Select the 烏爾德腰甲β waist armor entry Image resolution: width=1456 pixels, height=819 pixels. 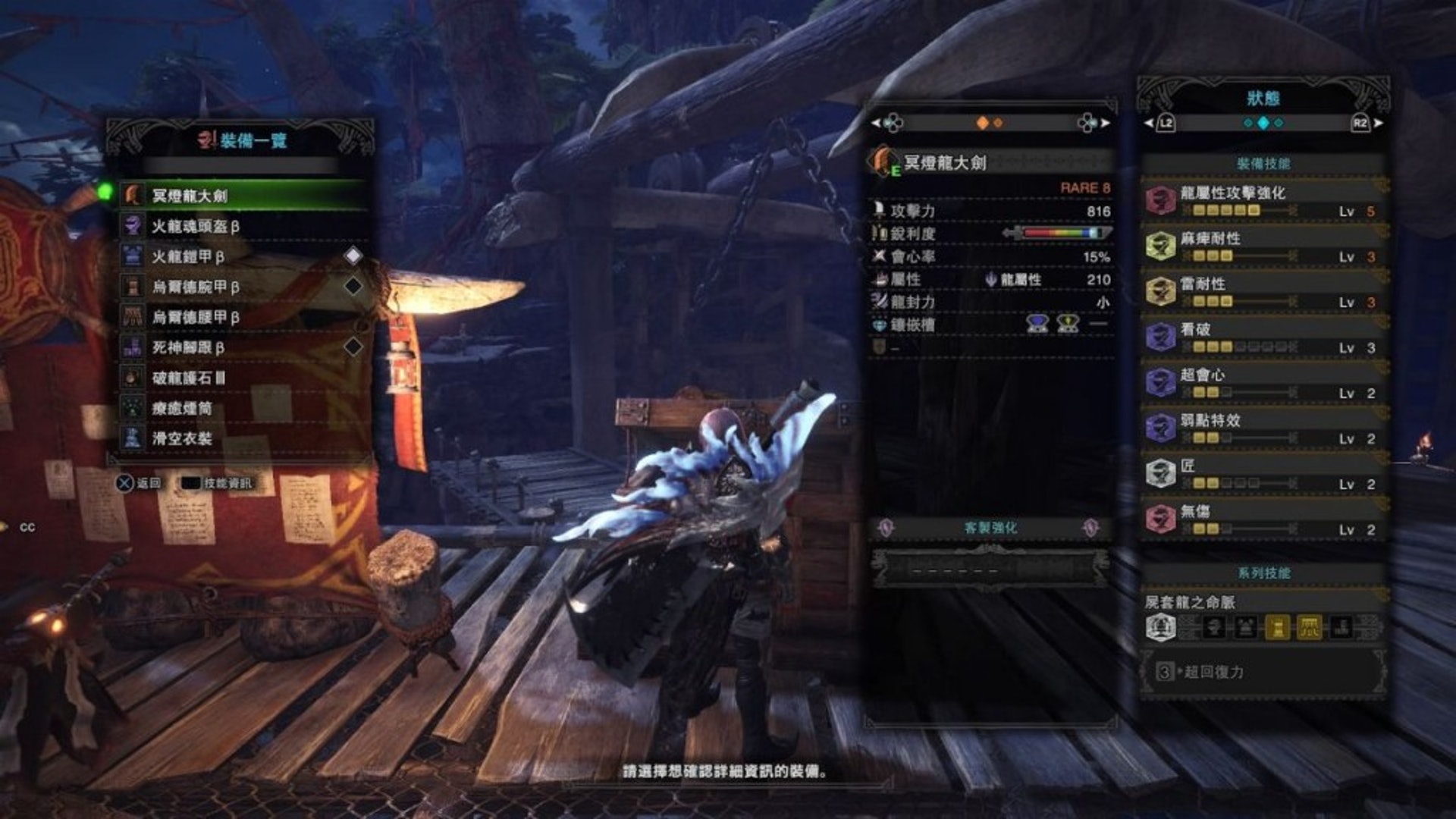pyautogui.click(x=243, y=317)
